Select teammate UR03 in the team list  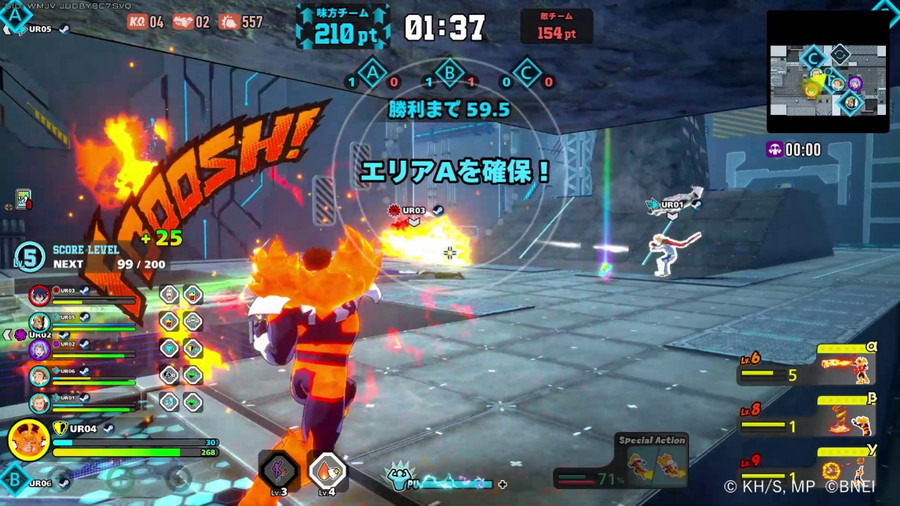point(40,295)
